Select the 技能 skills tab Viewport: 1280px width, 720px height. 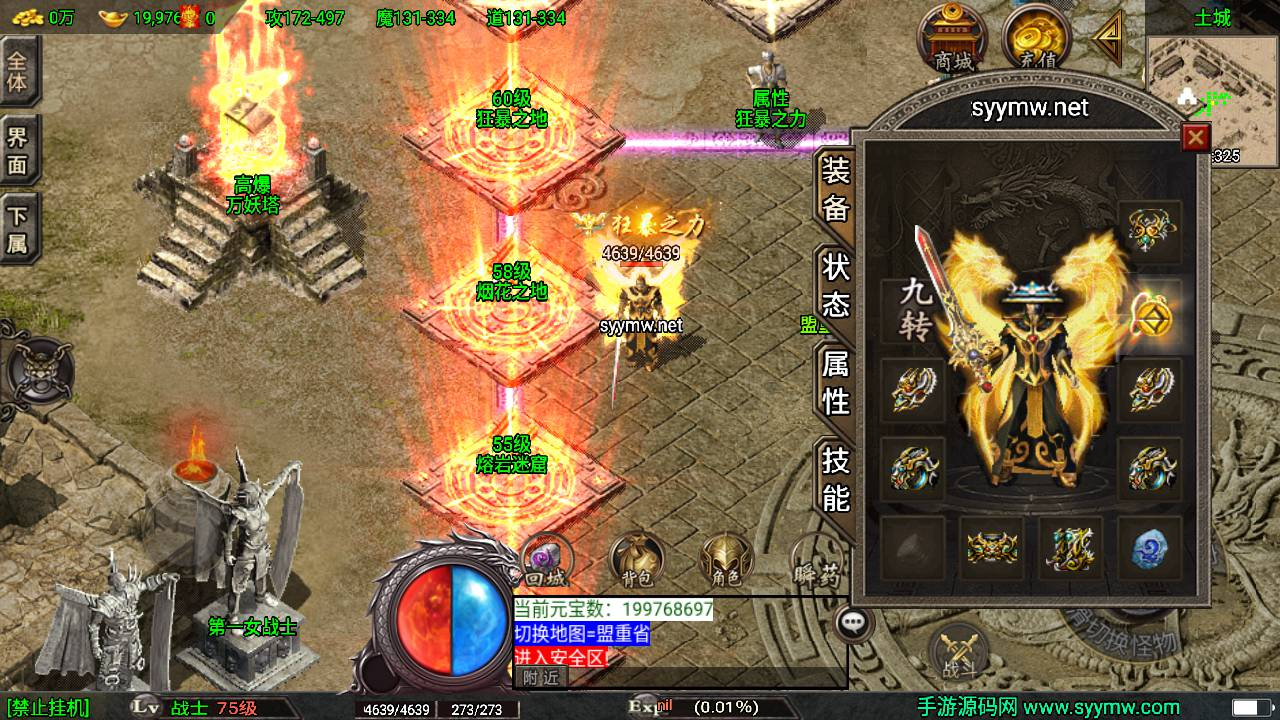836,478
